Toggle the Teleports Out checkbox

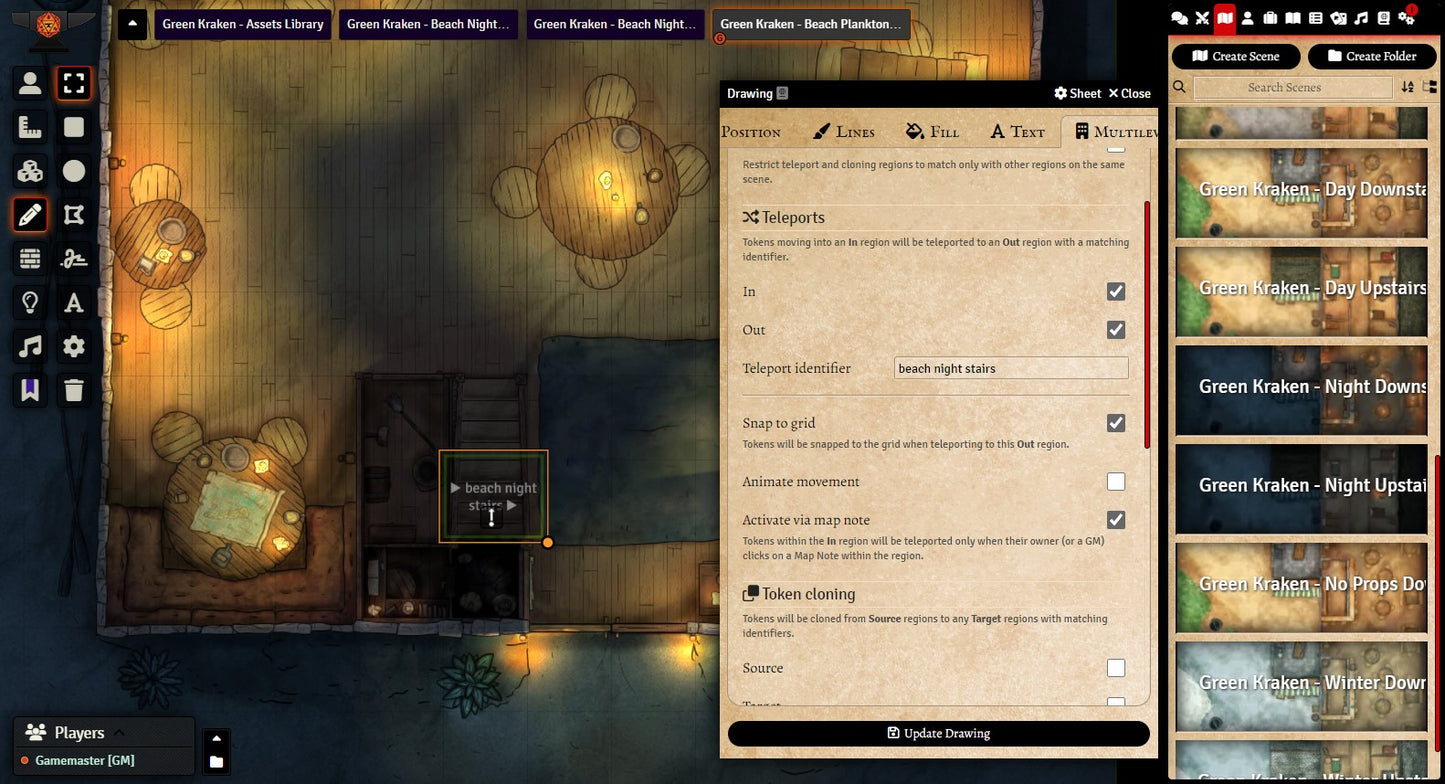[1116, 330]
